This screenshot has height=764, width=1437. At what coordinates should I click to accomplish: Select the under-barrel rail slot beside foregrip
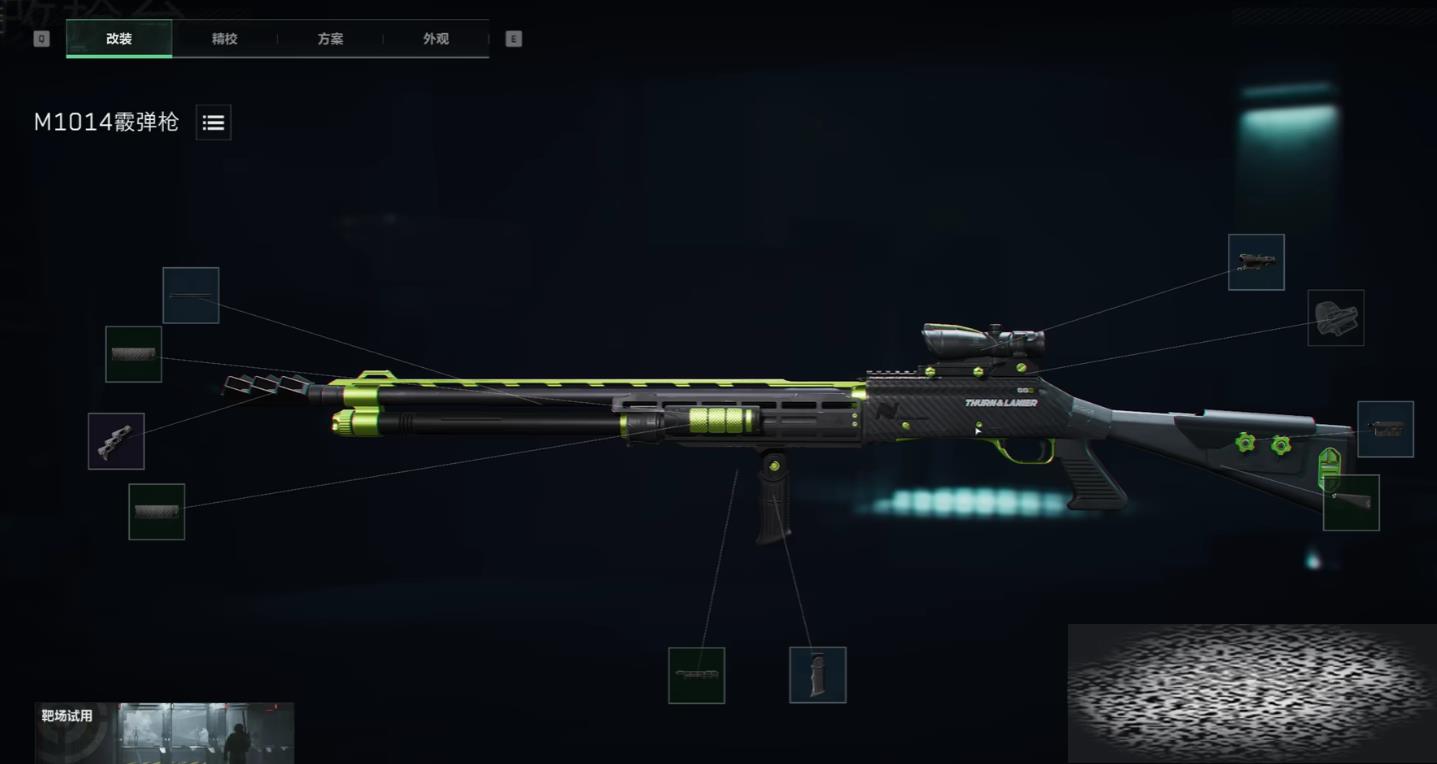pos(696,675)
